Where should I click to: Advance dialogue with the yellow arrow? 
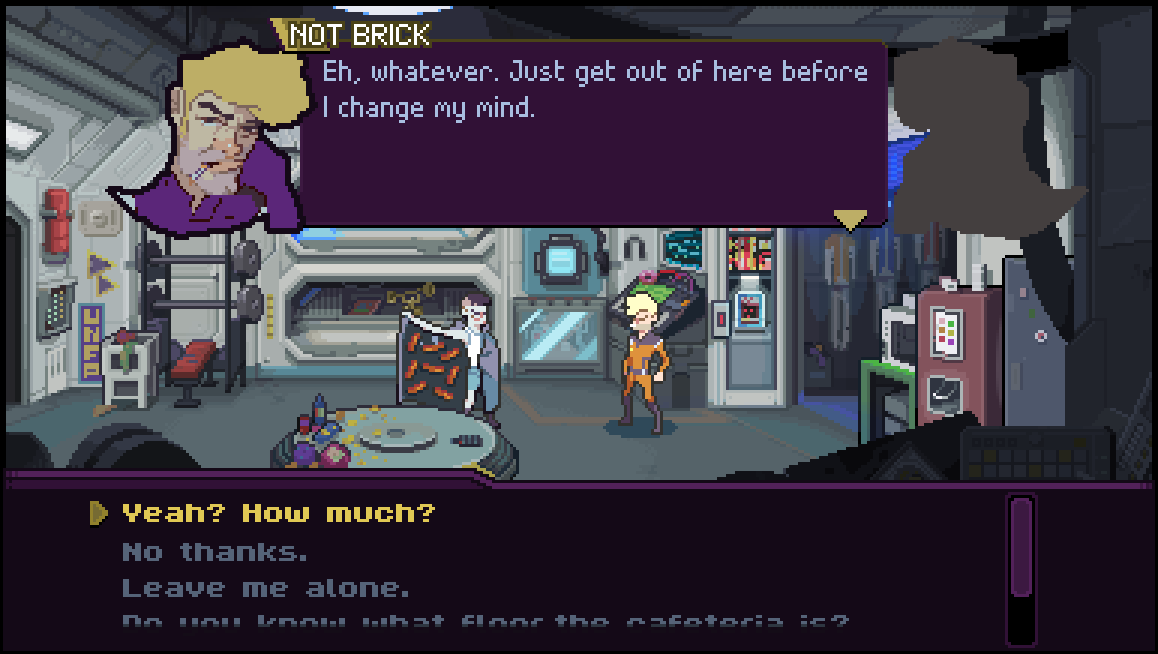click(850, 218)
